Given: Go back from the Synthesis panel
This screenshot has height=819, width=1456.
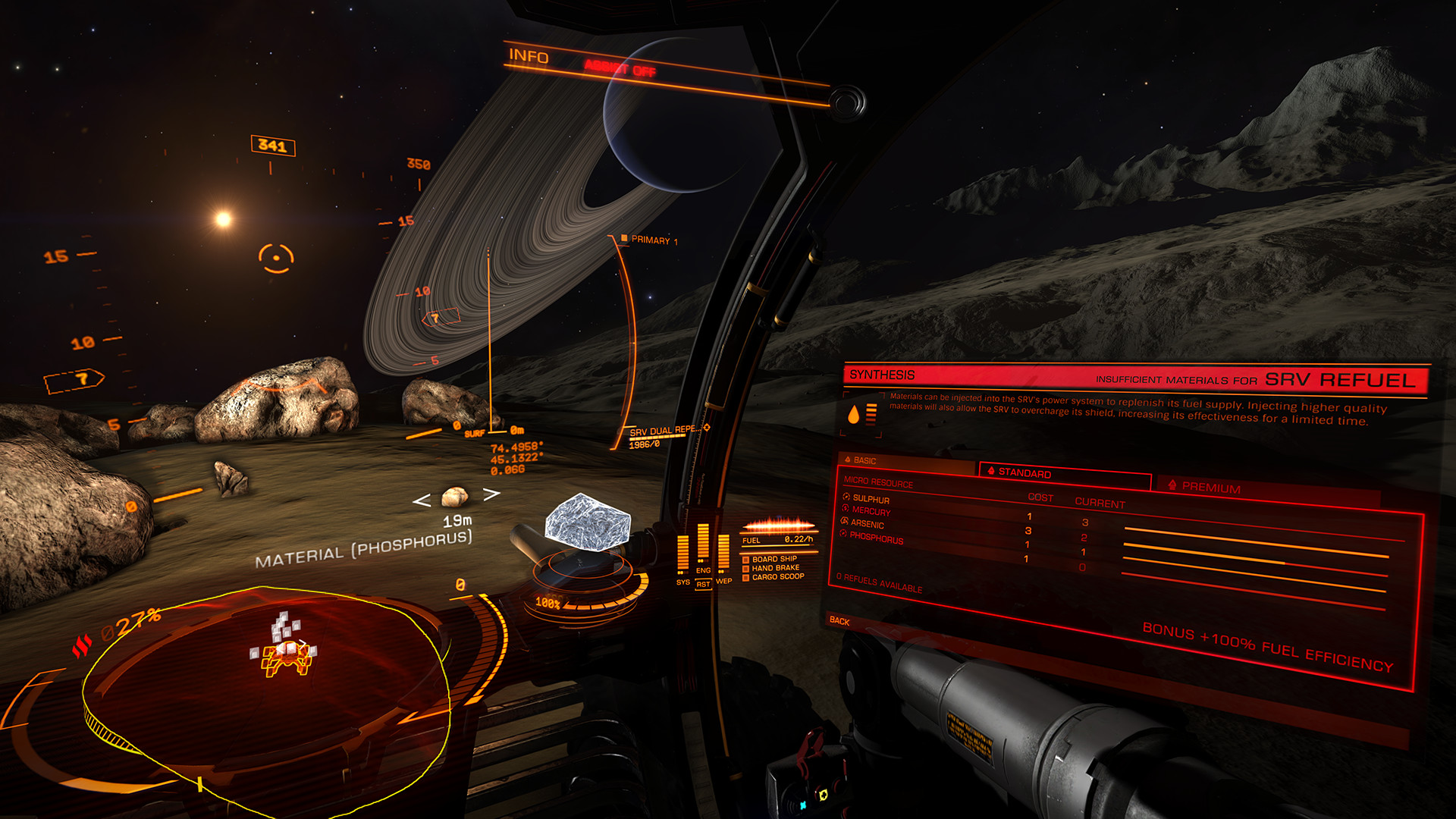Looking at the screenshot, I should click(x=839, y=620).
